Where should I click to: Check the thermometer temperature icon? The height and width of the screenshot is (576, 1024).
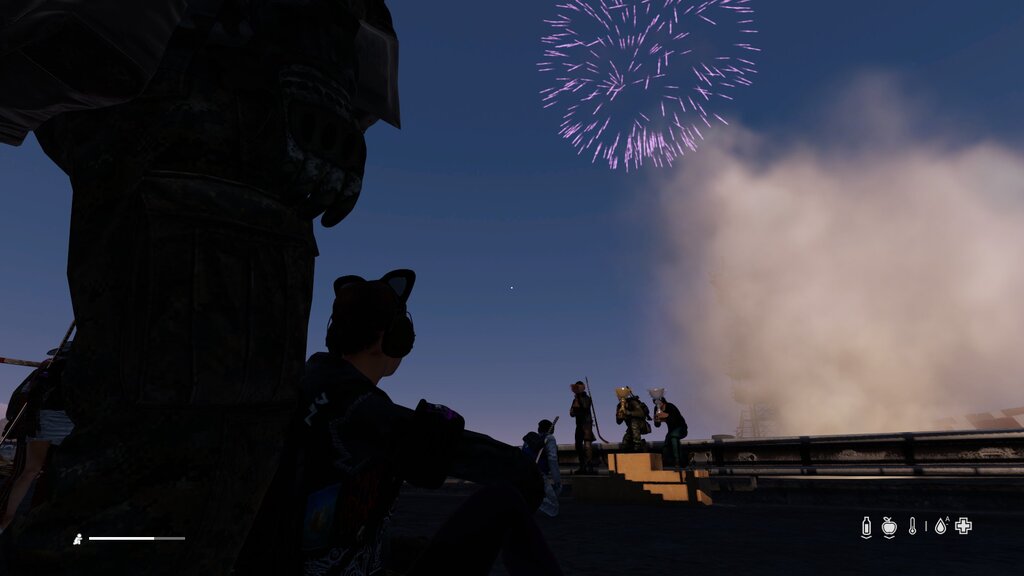(x=912, y=526)
